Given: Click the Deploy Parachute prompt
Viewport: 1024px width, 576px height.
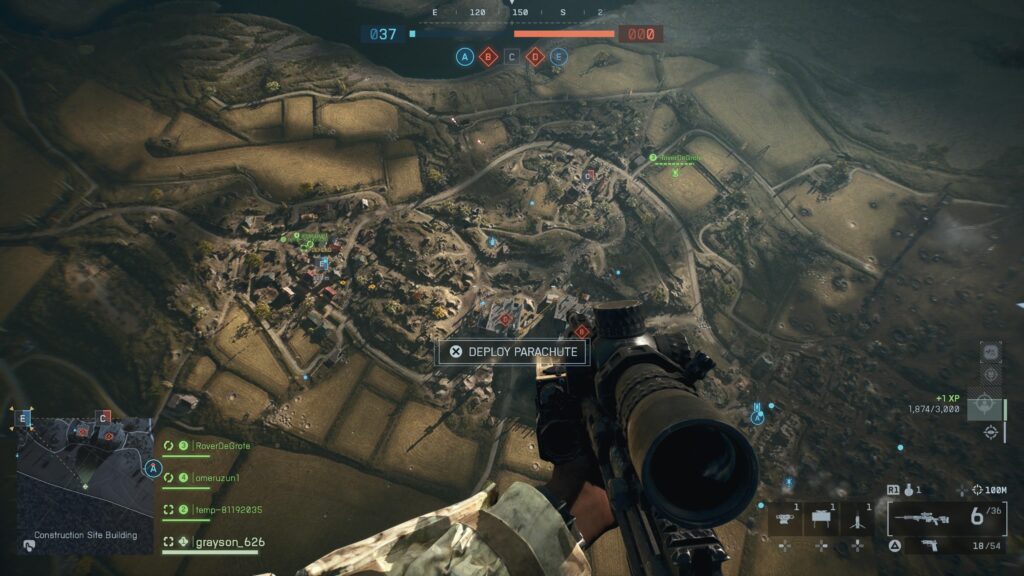Looking at the screenshot, I should click(512, 352).
